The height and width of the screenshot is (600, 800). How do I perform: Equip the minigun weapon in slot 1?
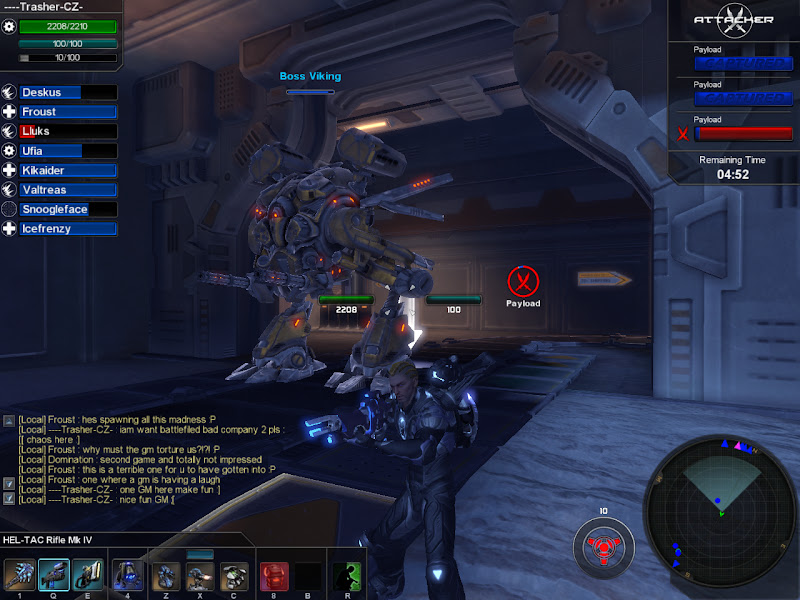point(19,575)
